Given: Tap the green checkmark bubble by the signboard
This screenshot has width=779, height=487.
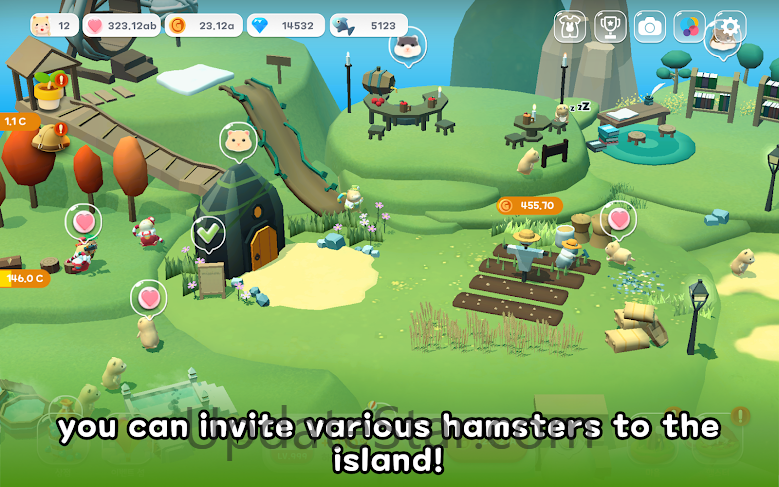Looking at the screenshot, I should point(208,234).
